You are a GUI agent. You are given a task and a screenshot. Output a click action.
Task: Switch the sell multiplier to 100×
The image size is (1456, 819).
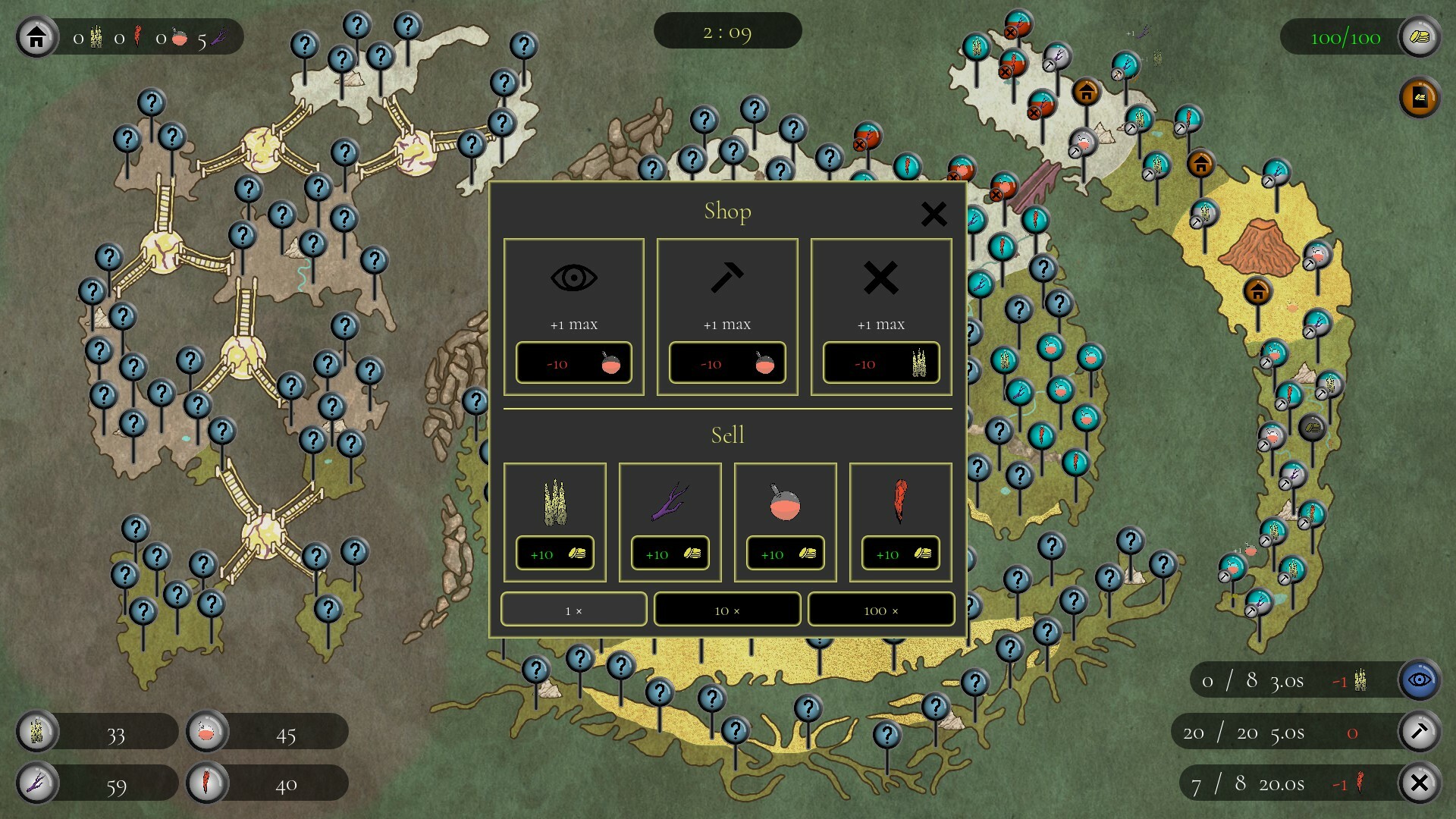click(x=880, y=609)
